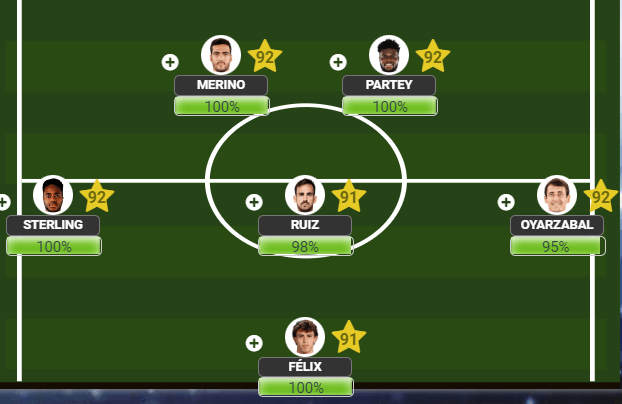Click the plus icon beside Merino

[x=170, y=62]
